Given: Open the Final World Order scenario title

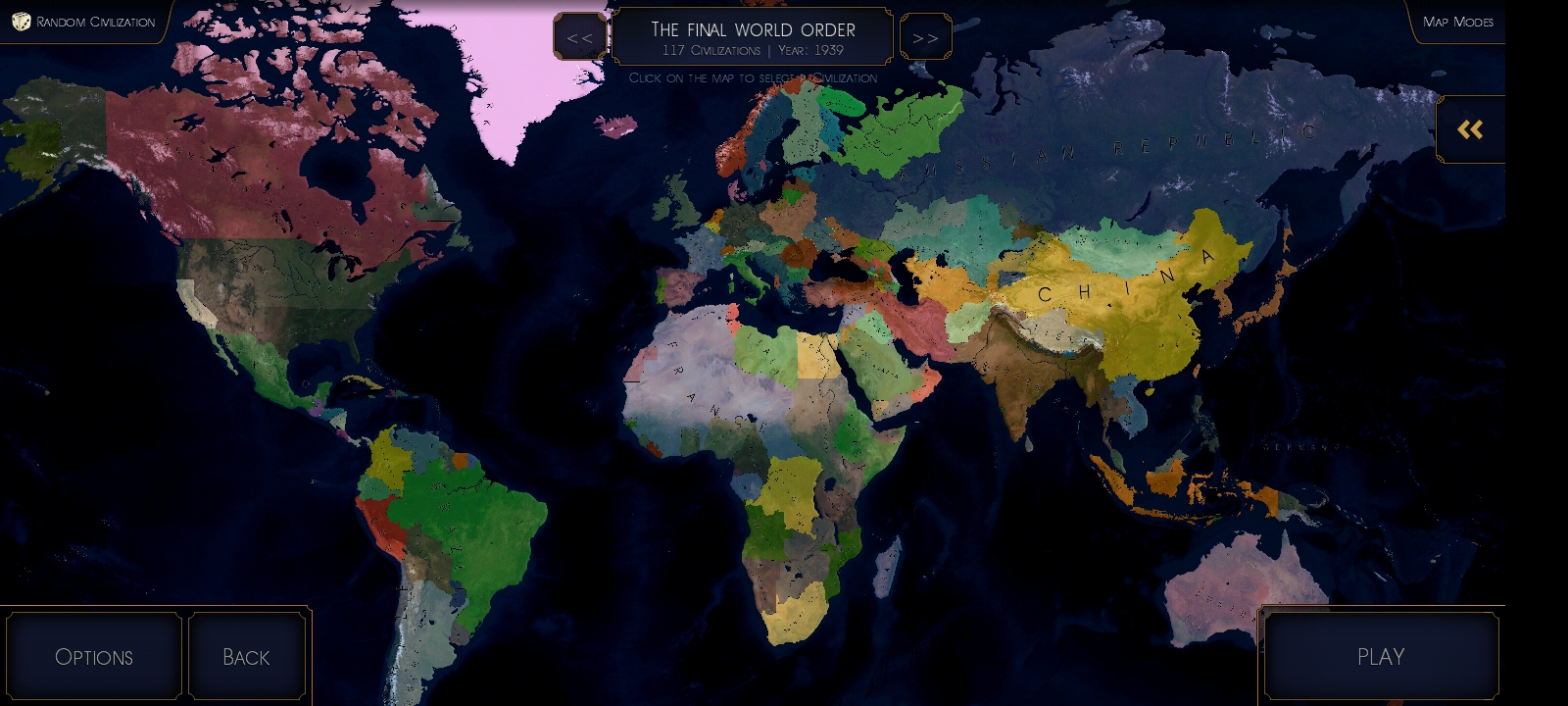Looking at the screenshot, I should [x=753, y=37].
